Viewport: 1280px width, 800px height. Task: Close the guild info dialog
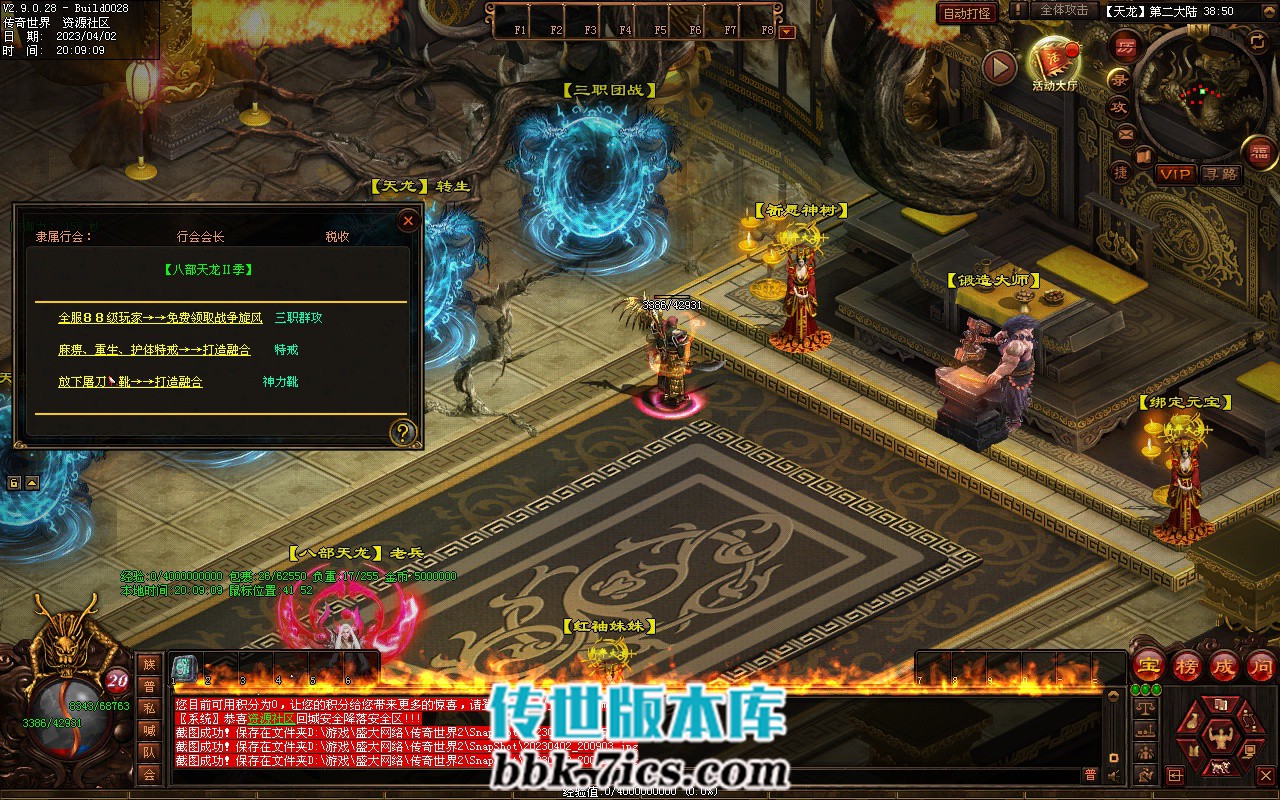408,221
